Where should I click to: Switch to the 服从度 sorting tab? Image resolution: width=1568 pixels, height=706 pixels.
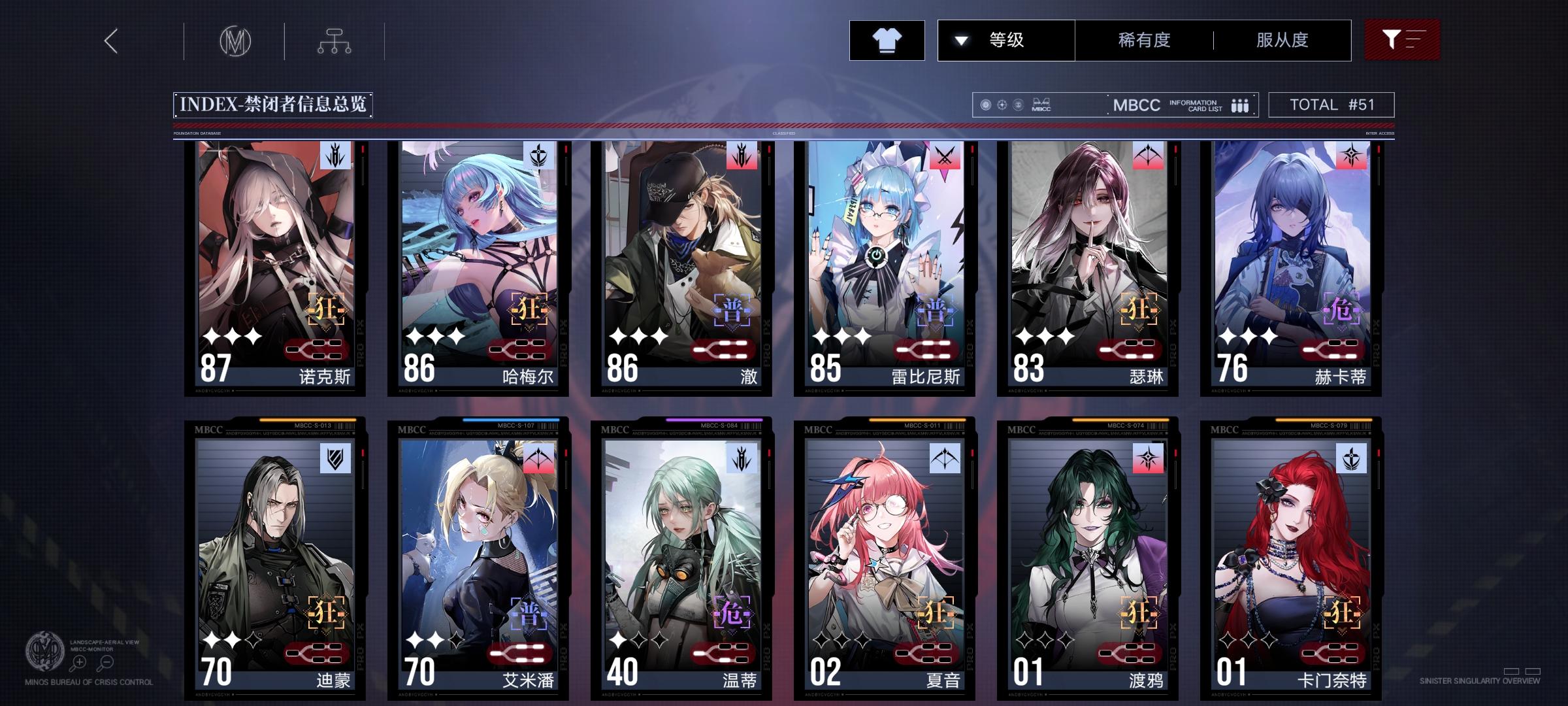tap(1281, 40)
